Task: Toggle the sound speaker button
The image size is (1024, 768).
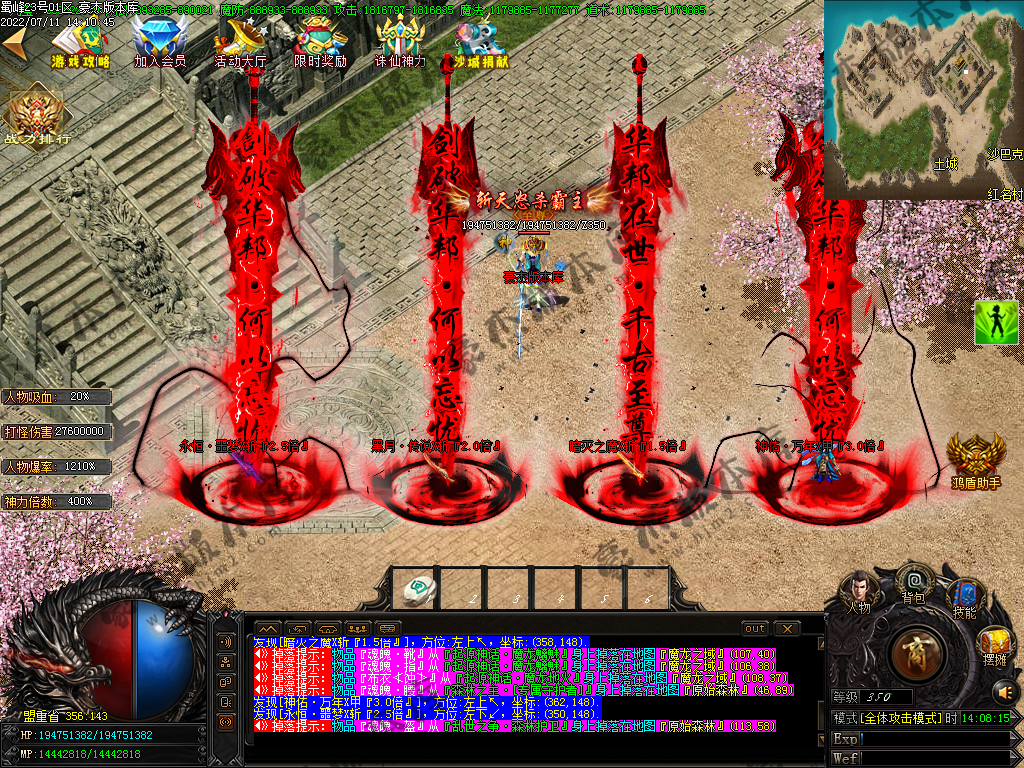Action: point(1003,691)
